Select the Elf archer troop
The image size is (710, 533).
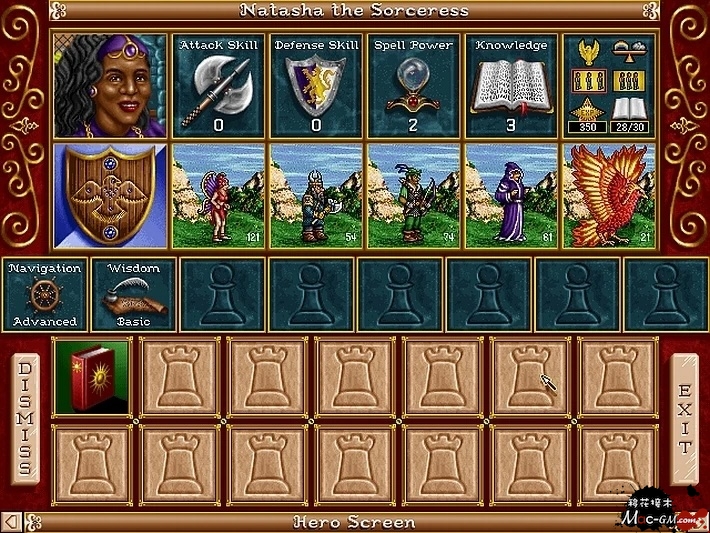click(414, 195)
